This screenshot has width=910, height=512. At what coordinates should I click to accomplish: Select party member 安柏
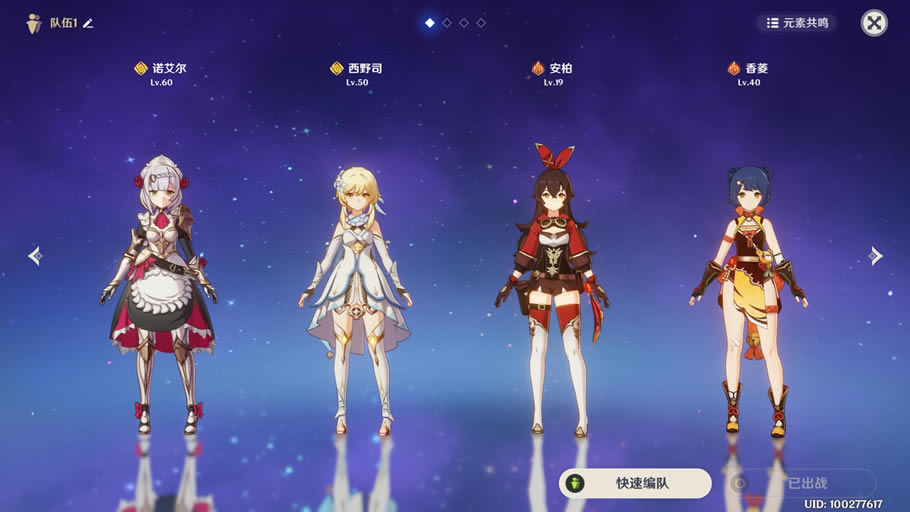[552, 290]
